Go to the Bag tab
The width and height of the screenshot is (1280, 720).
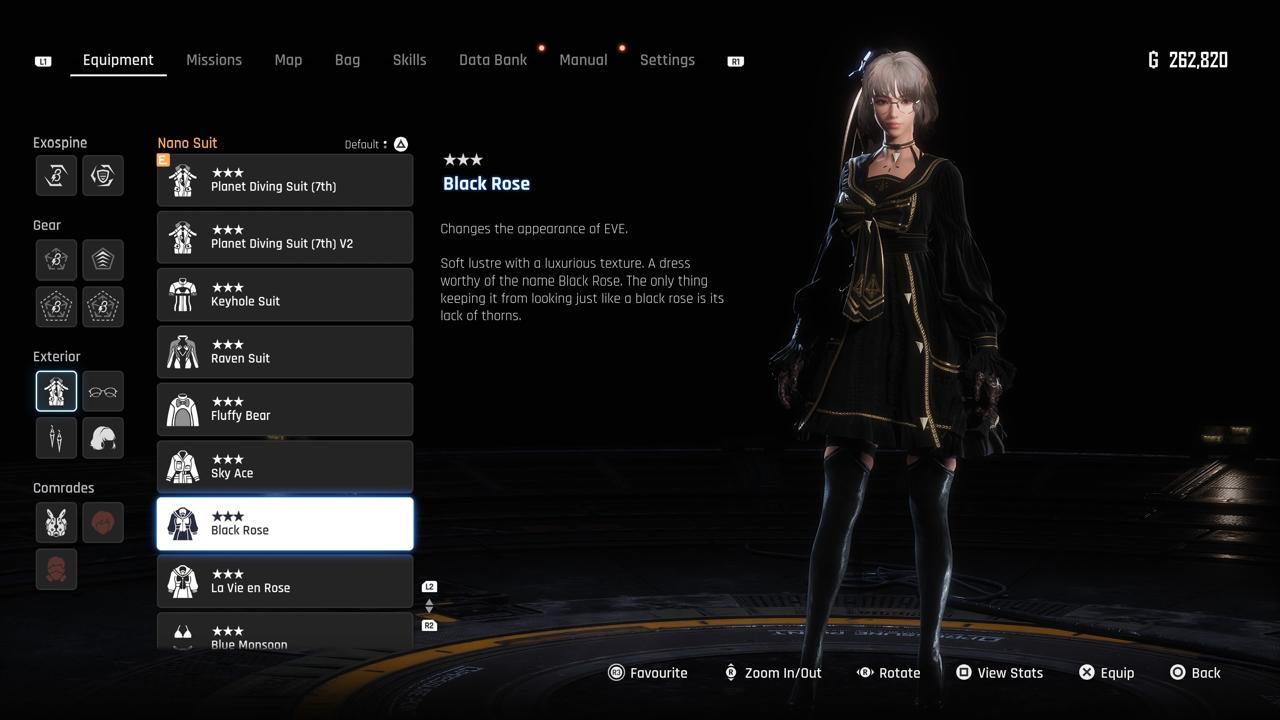click(x=347, y=60)
